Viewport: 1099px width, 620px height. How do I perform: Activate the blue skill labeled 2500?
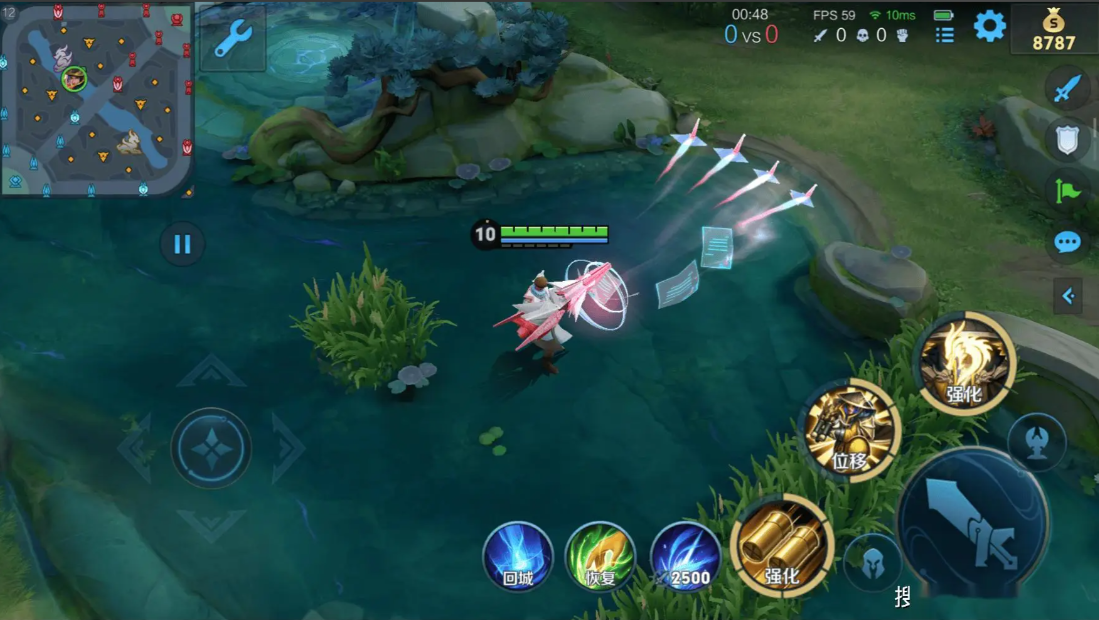point(685,556)
